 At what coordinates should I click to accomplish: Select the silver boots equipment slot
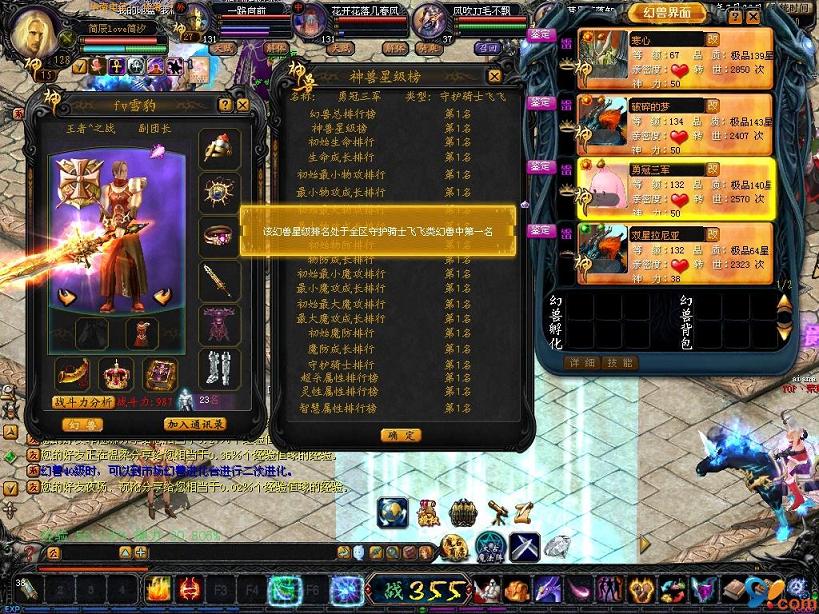pos(217,369)
